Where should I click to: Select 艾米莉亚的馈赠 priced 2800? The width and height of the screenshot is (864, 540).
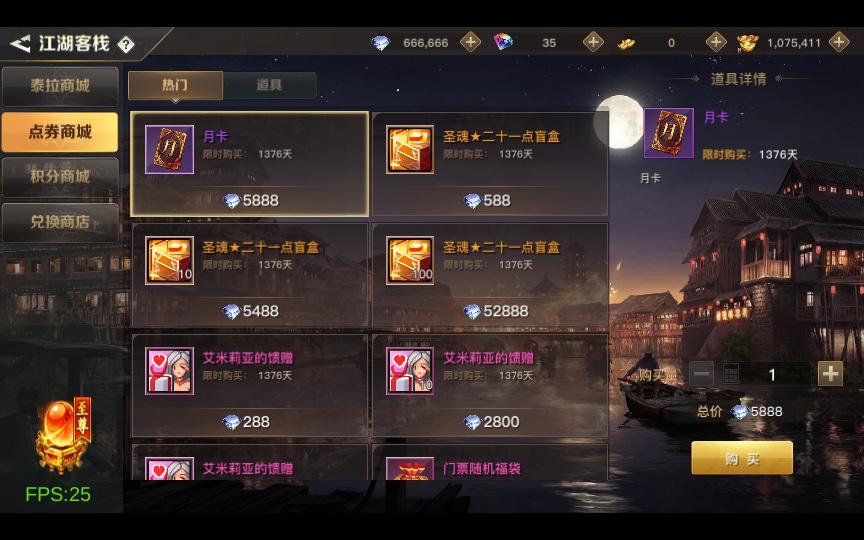(490, 386)
